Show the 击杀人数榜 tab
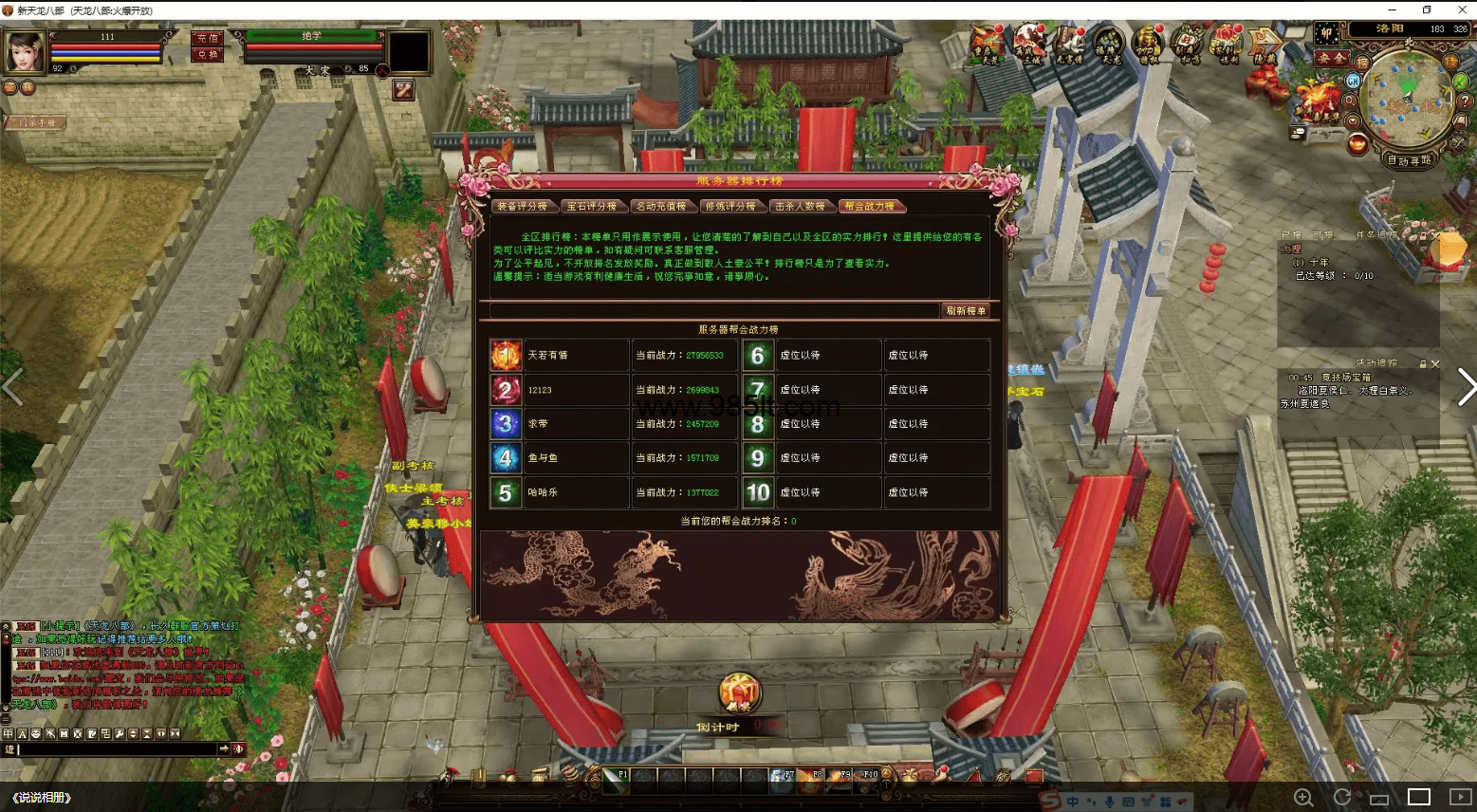The width and height of the screenshot is (1477, 812). coord(800,206)
